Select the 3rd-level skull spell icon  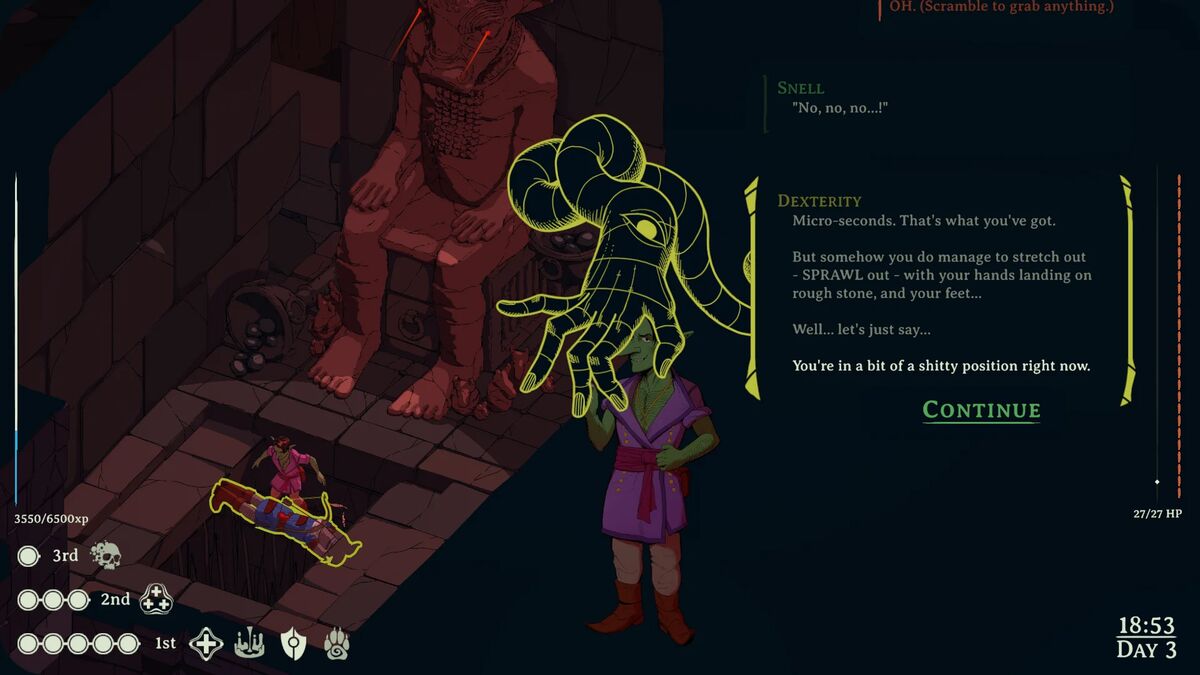click(x=106, y=555)
